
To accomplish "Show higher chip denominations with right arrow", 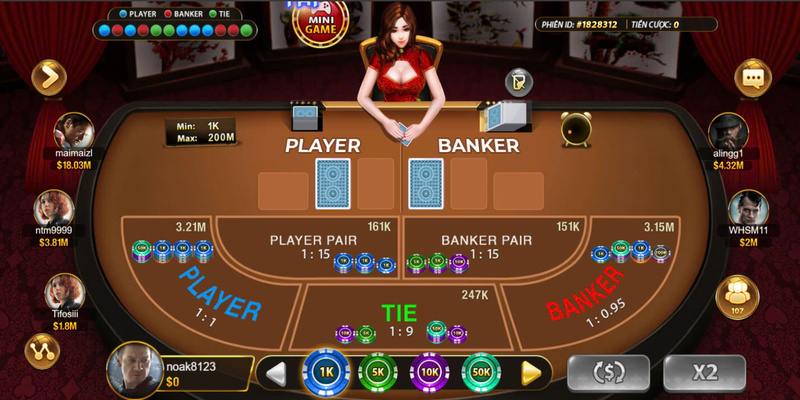I will click(x=531, y=374).
